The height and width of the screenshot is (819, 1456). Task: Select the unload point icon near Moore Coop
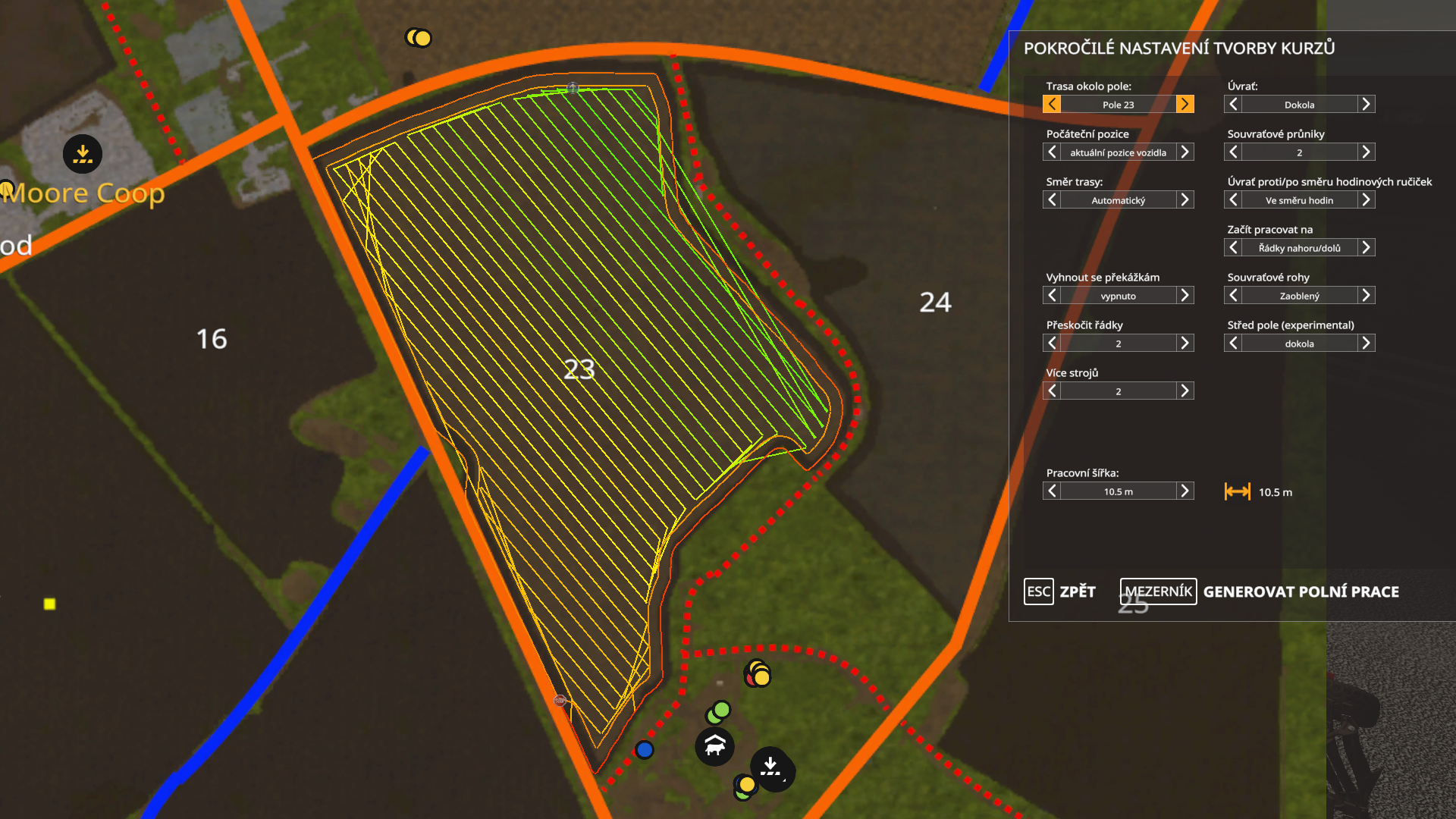click(82, 154)
